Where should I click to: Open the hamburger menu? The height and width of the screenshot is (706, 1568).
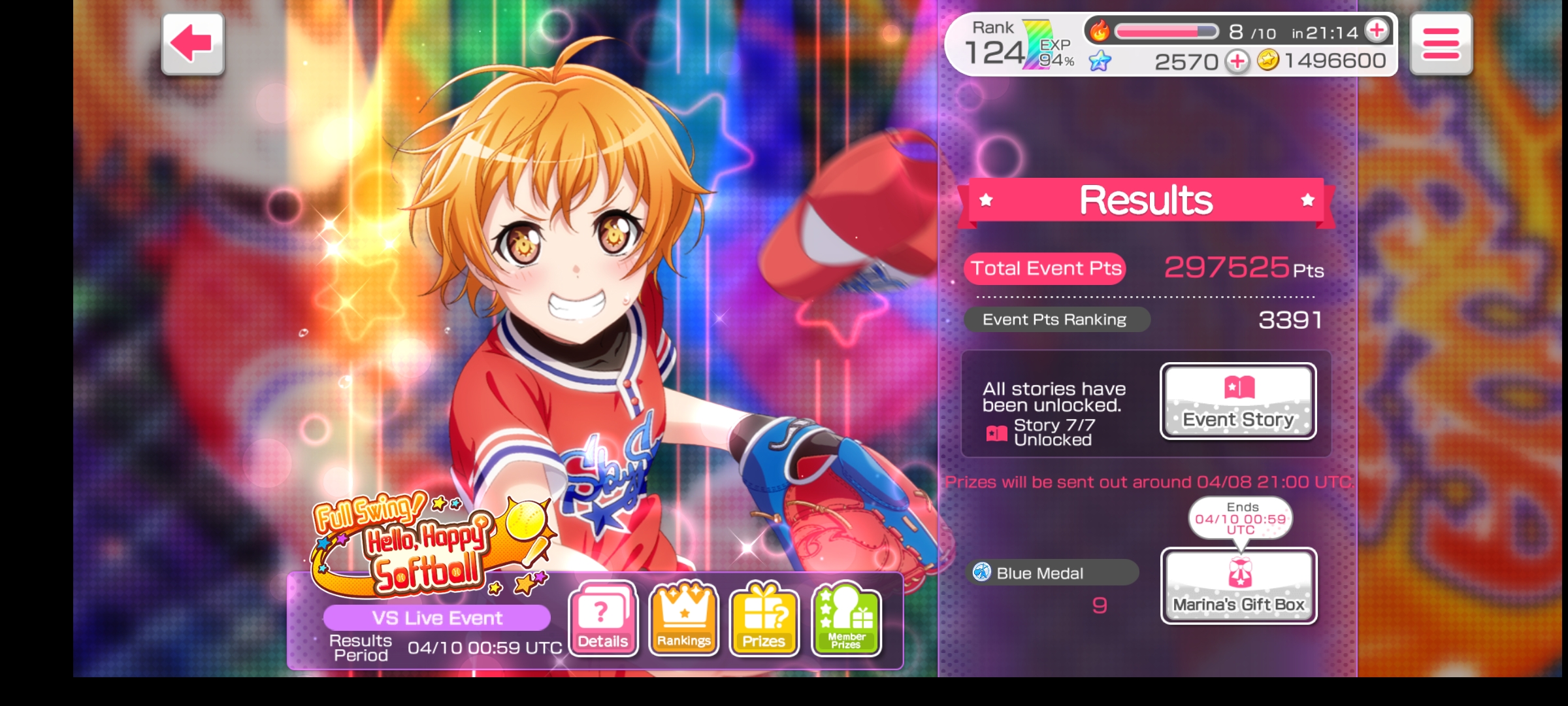click(x=1441, y=44)
